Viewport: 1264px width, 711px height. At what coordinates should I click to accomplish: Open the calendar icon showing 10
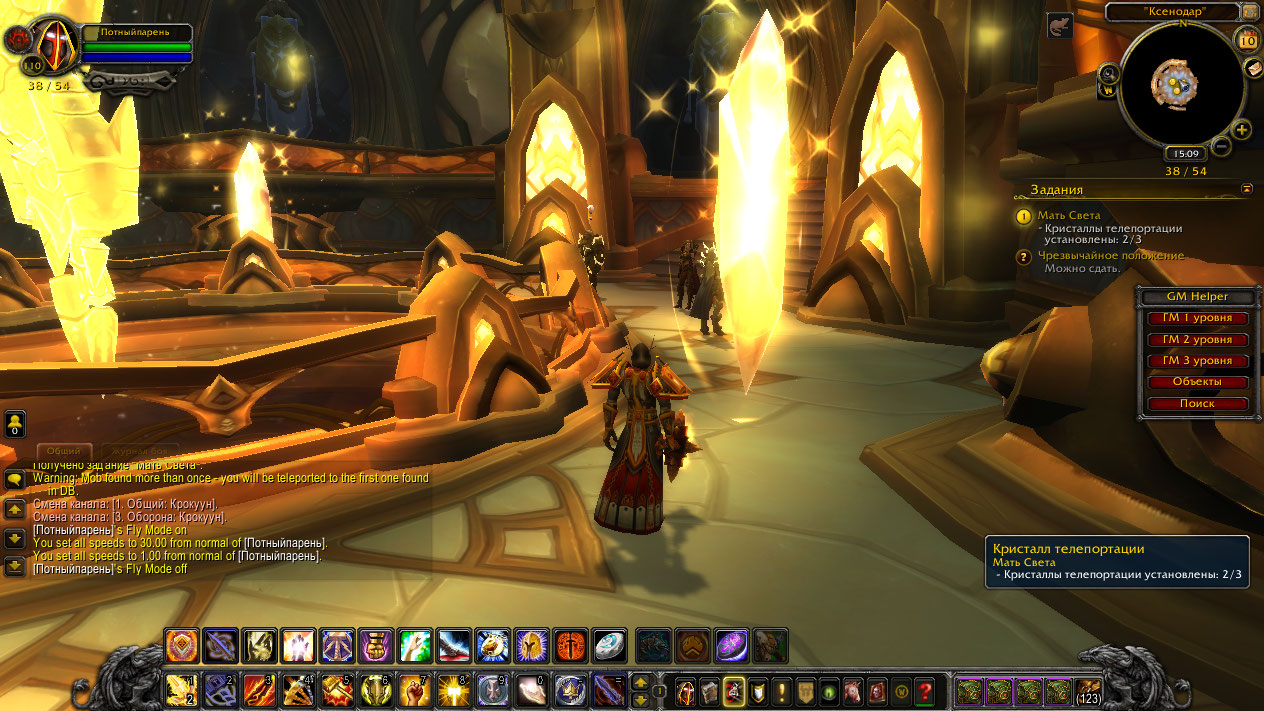click(1248, 40)
